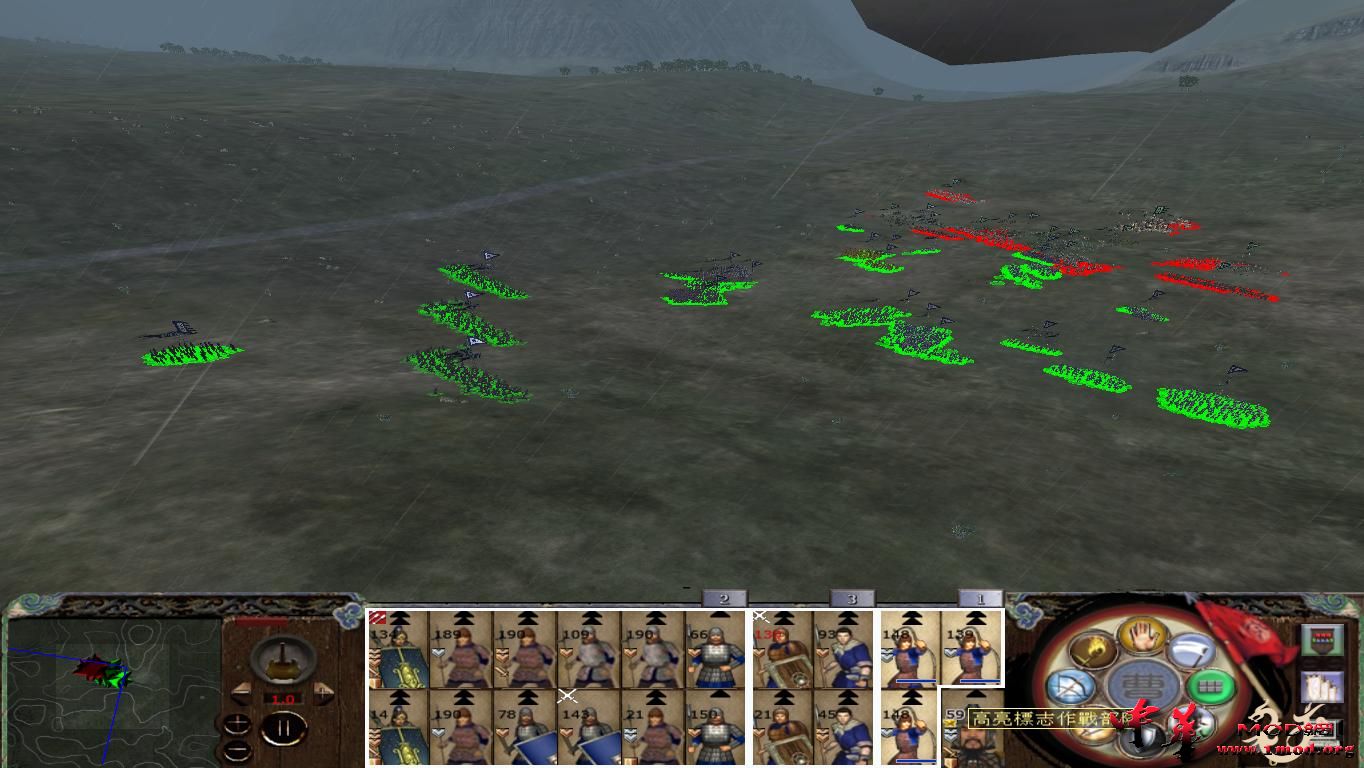Select the halt hand icon on the command wheel
The height and width of the screenshot is (768, 1364).
1141,635
